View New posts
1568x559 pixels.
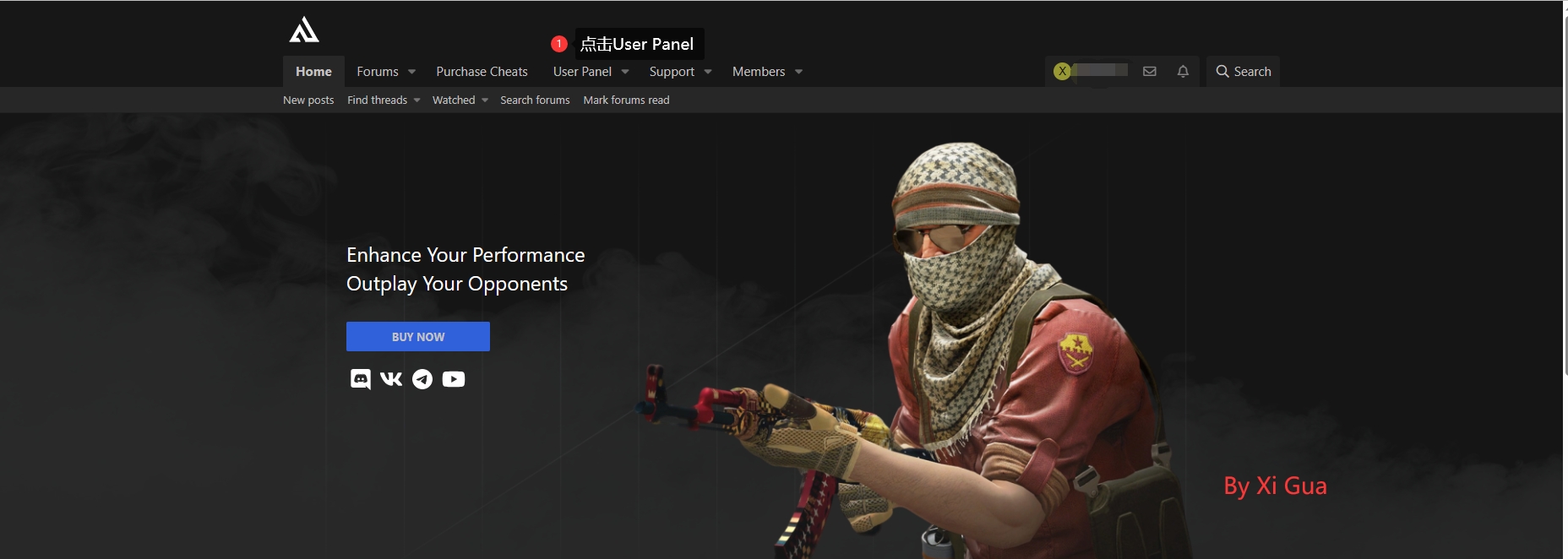coord(308,100)
